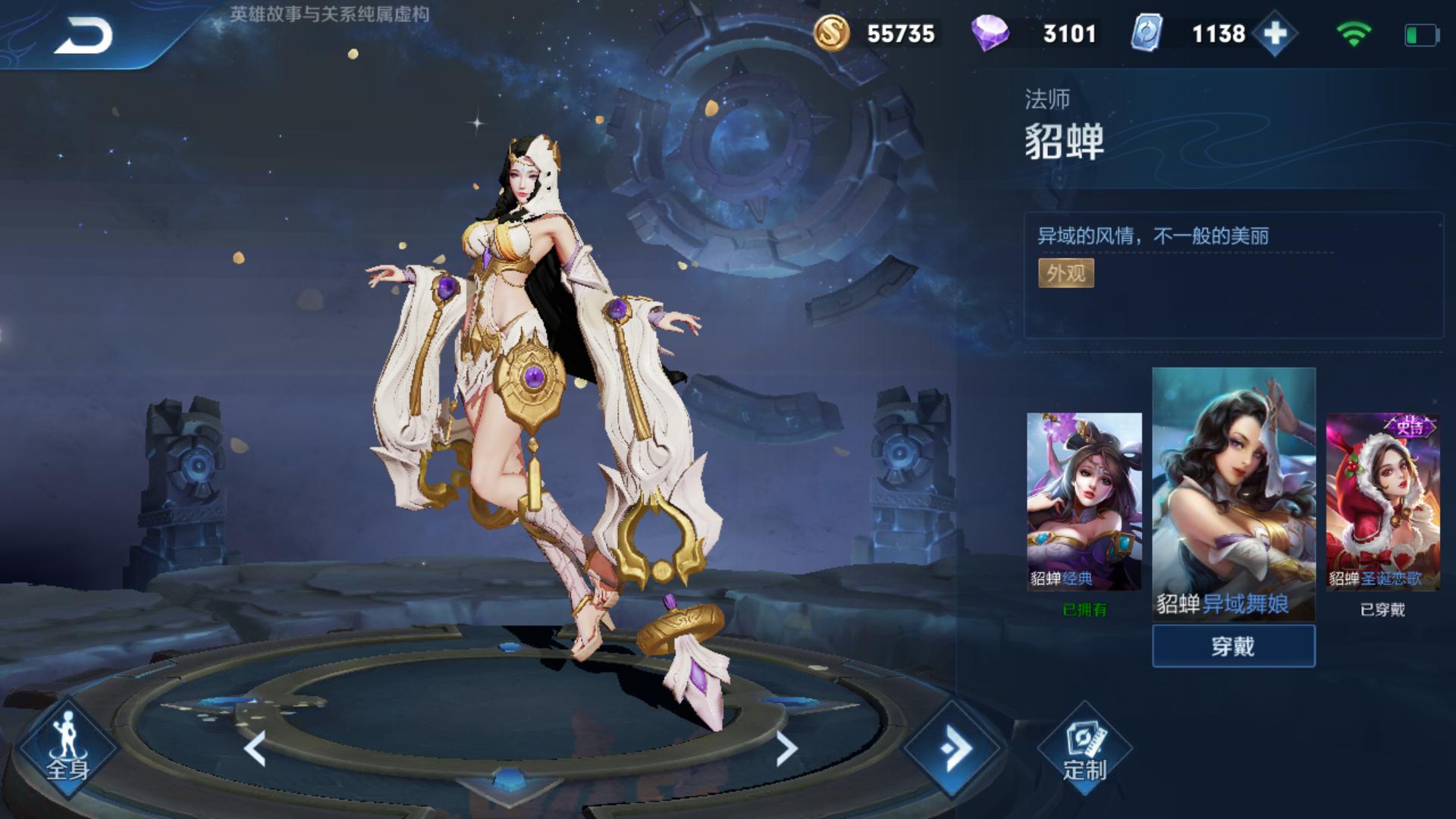The height and width of the screenshot is (819, 1456).
Task: Toggle the 全身 full-body view
Action: tap(67, 748)
